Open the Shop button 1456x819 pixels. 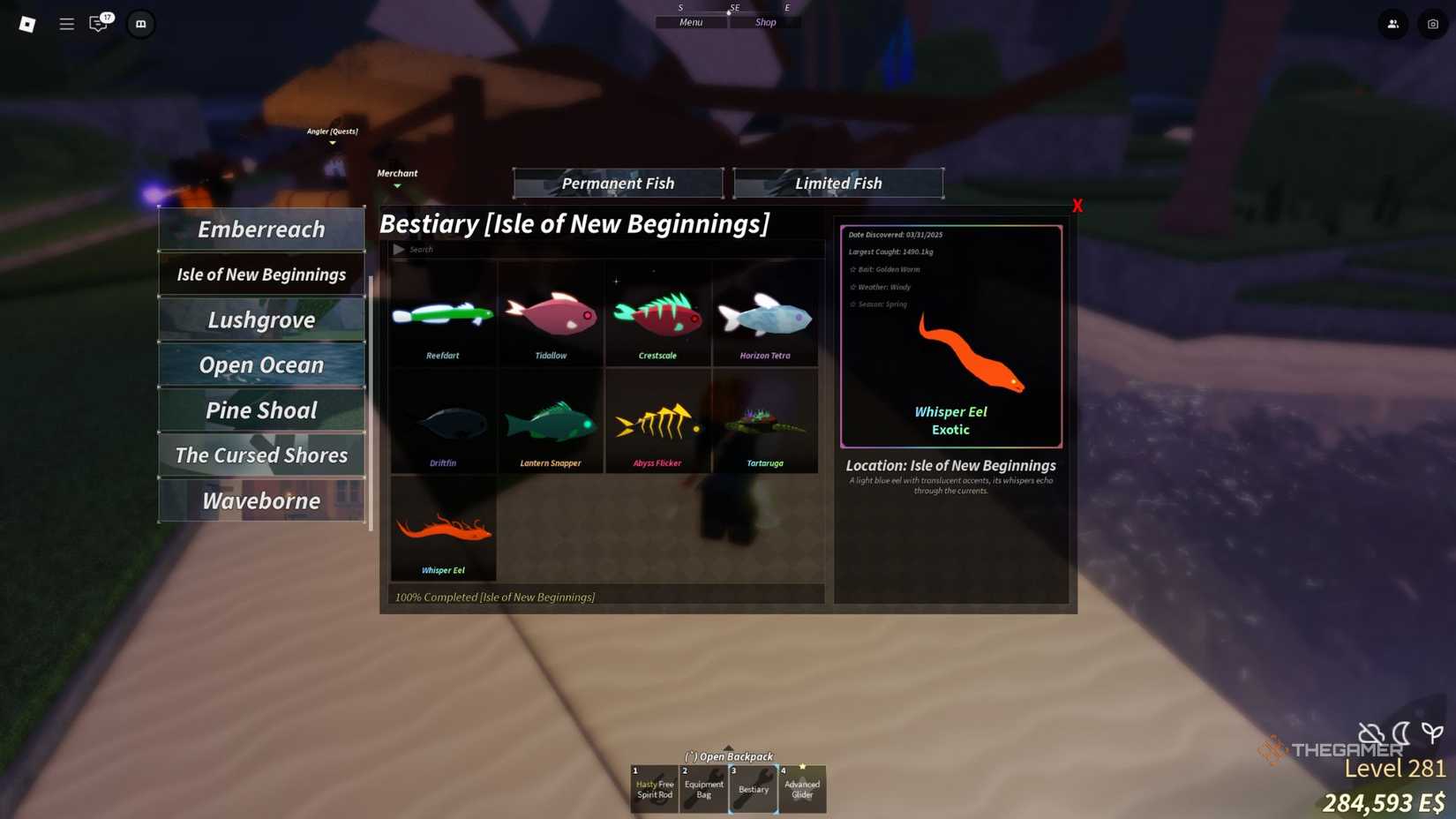[x=764, y=21]
